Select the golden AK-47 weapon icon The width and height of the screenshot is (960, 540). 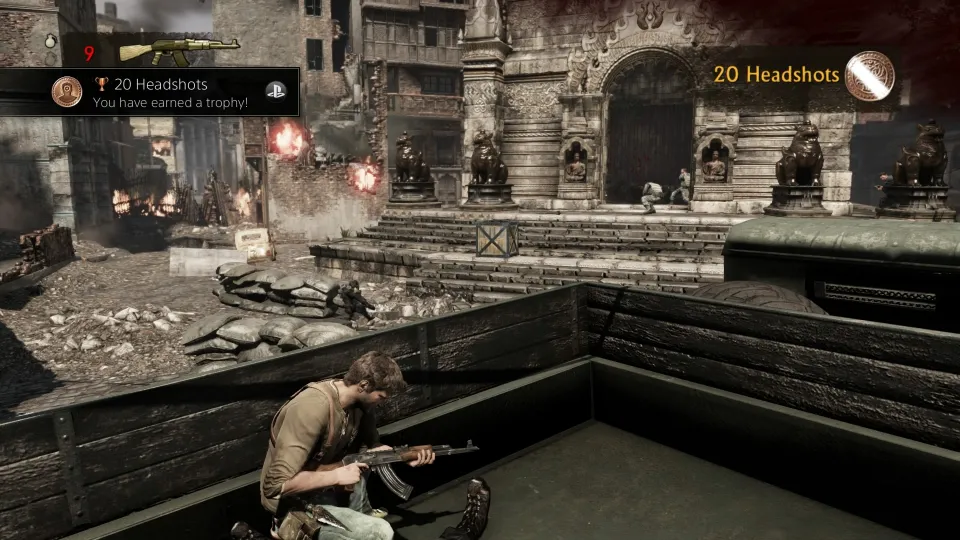pyautogui.click(x=179, y=49)
